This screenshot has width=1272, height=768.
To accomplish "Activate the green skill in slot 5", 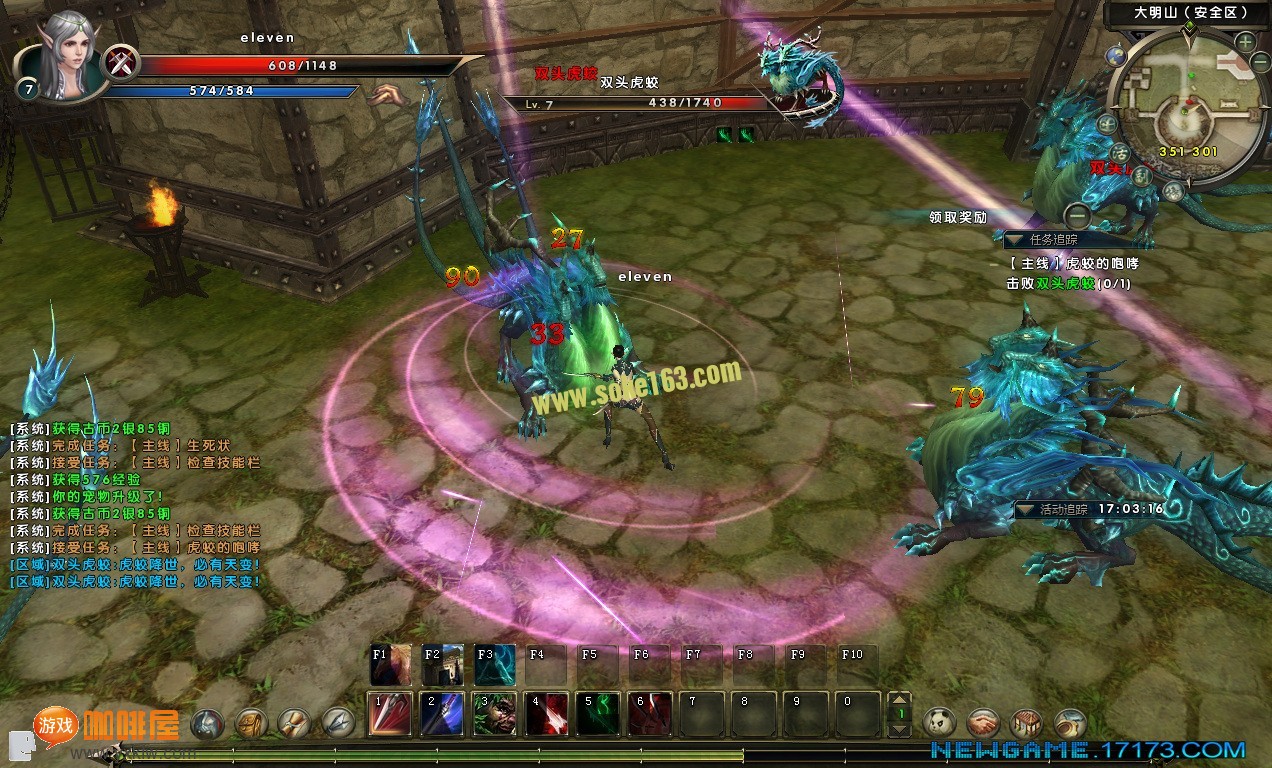I will [x=598, y=714].
